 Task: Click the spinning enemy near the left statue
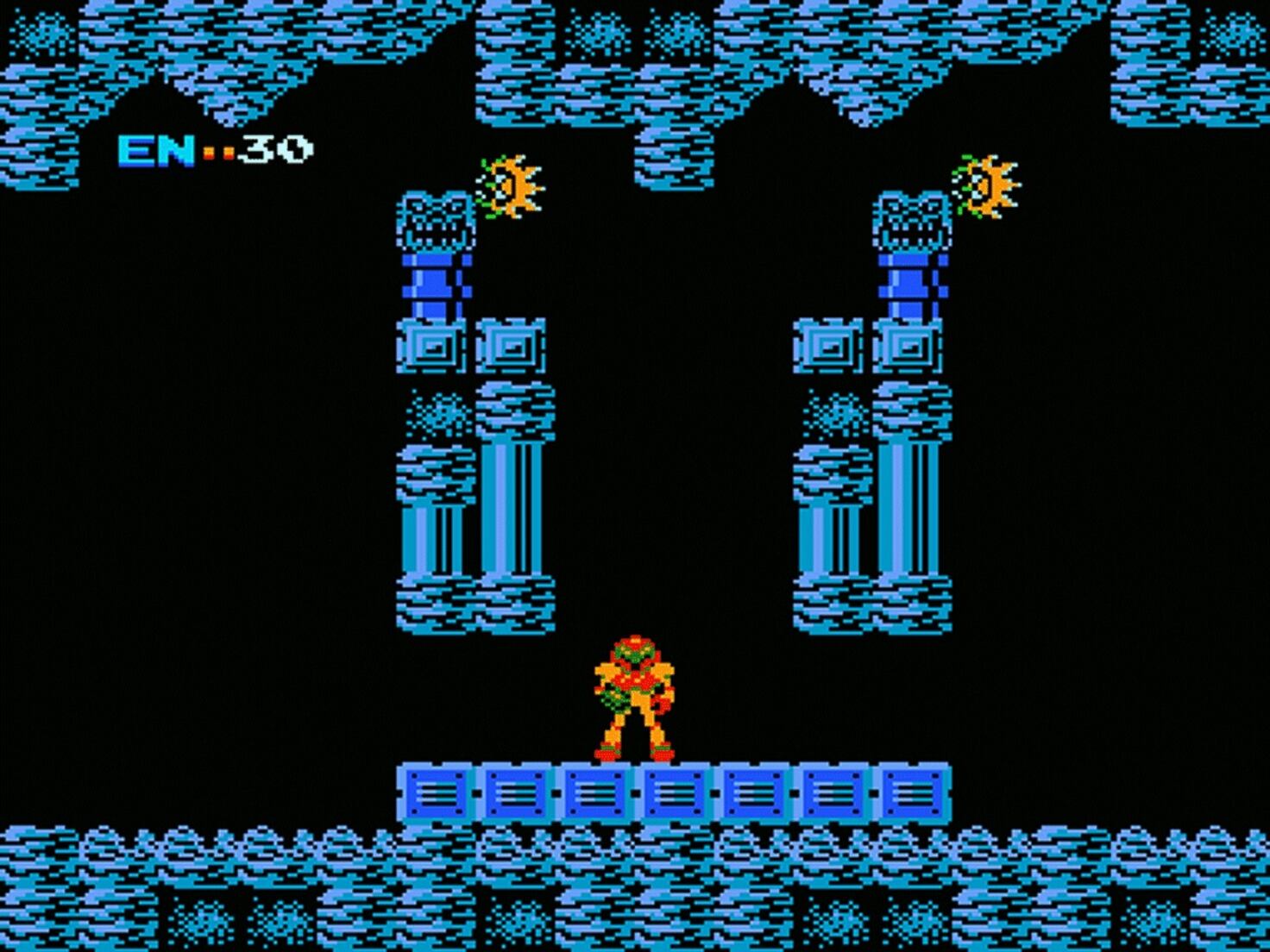point(509,185)
